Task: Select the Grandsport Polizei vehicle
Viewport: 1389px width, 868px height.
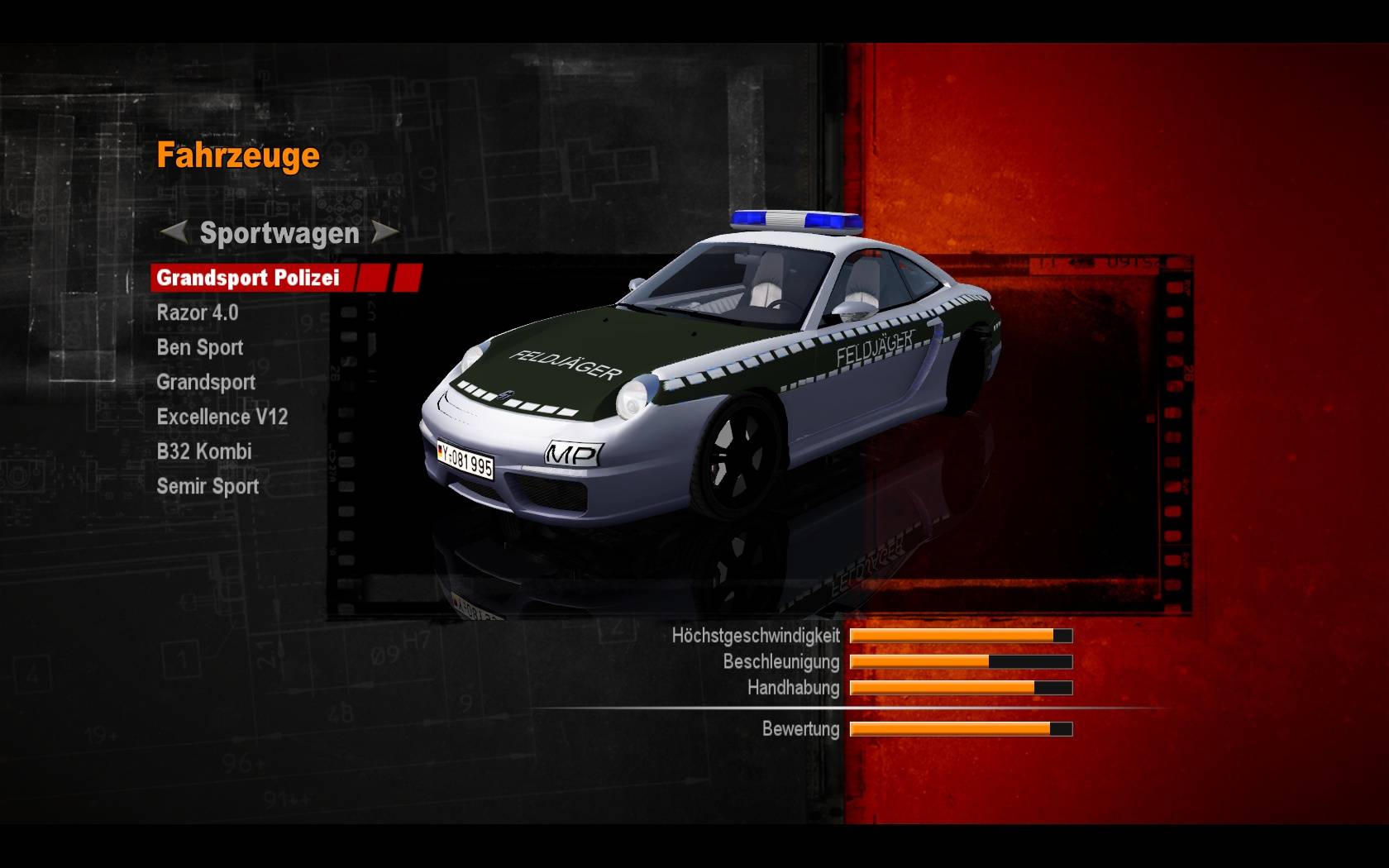Action: [248, 278]
